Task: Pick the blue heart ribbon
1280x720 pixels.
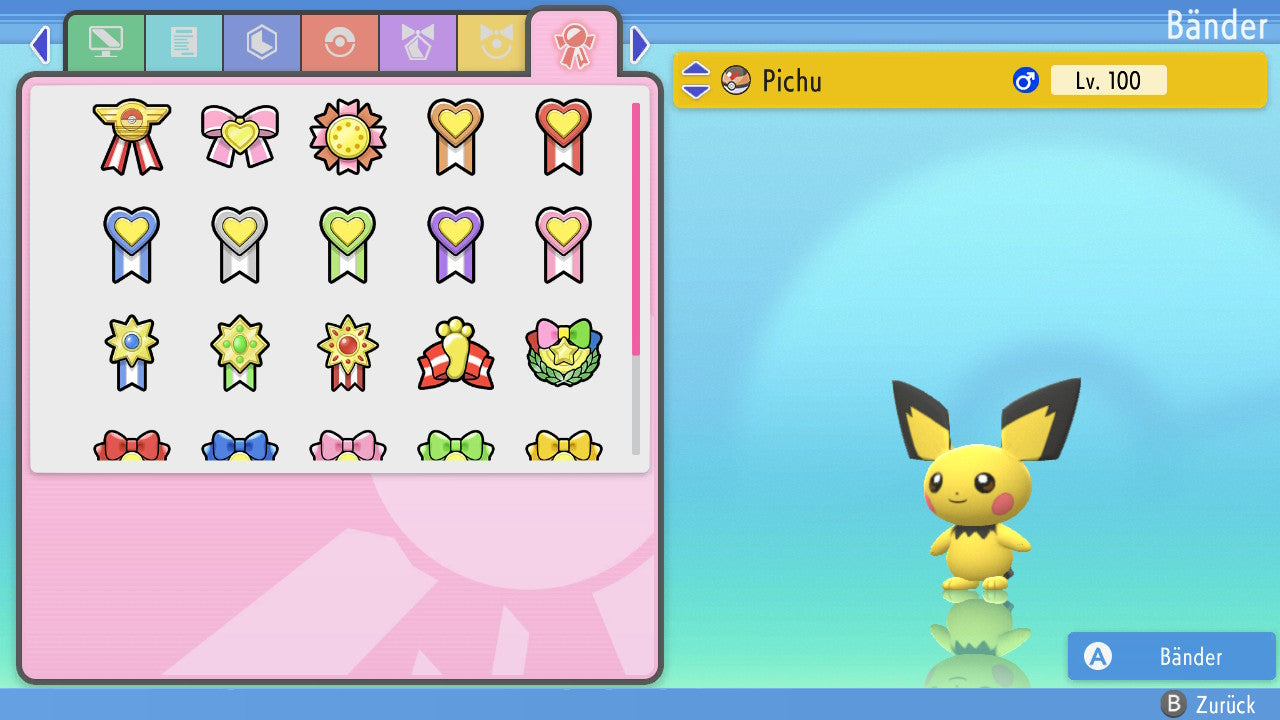Action: click(x=131, y=244)
